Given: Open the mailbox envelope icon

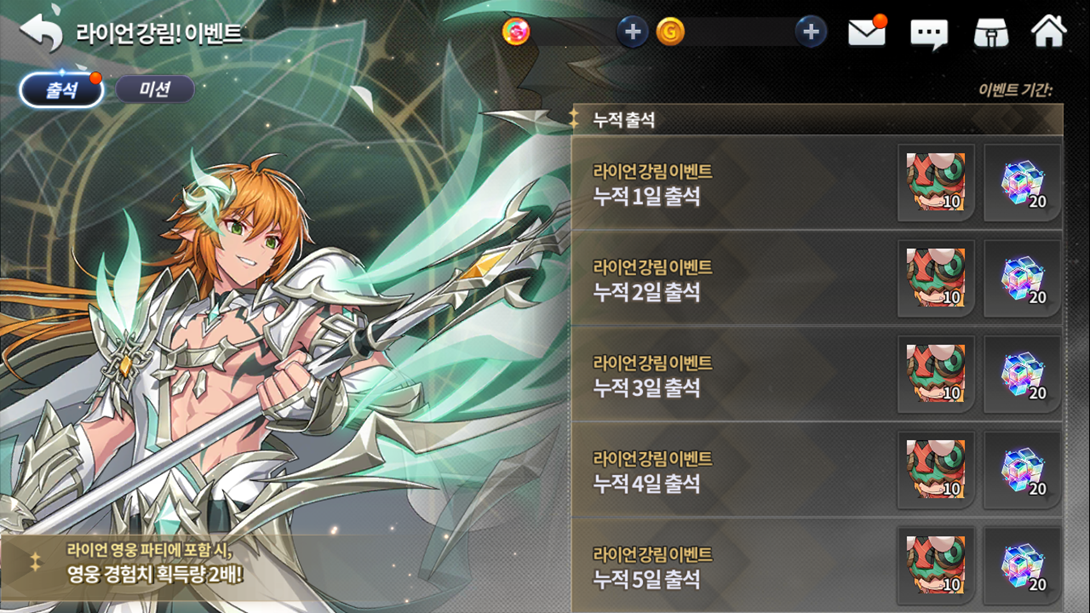Looking at the screenshot, I should coord(866,33).
